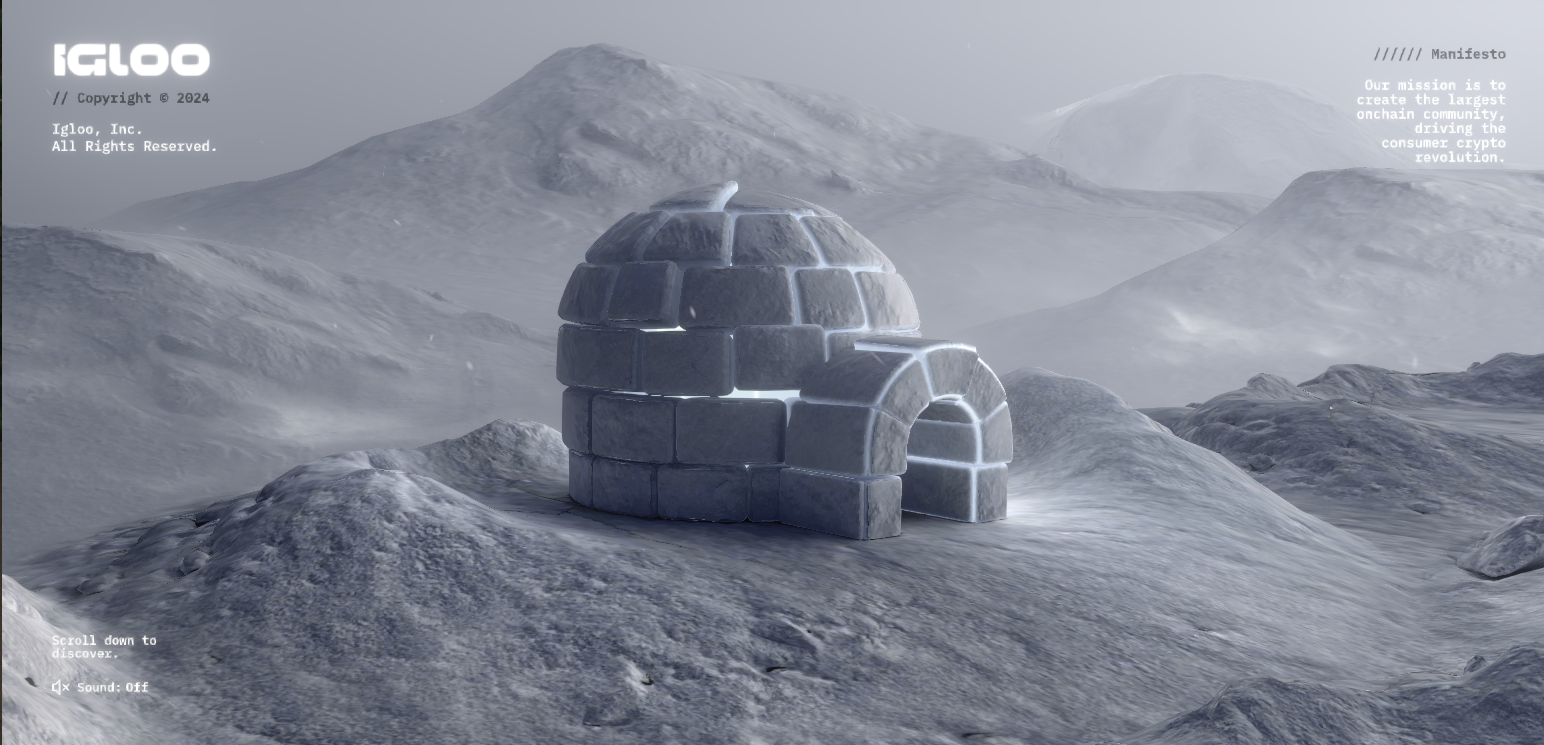Enable audio via the Sound control

pos(112,687)
